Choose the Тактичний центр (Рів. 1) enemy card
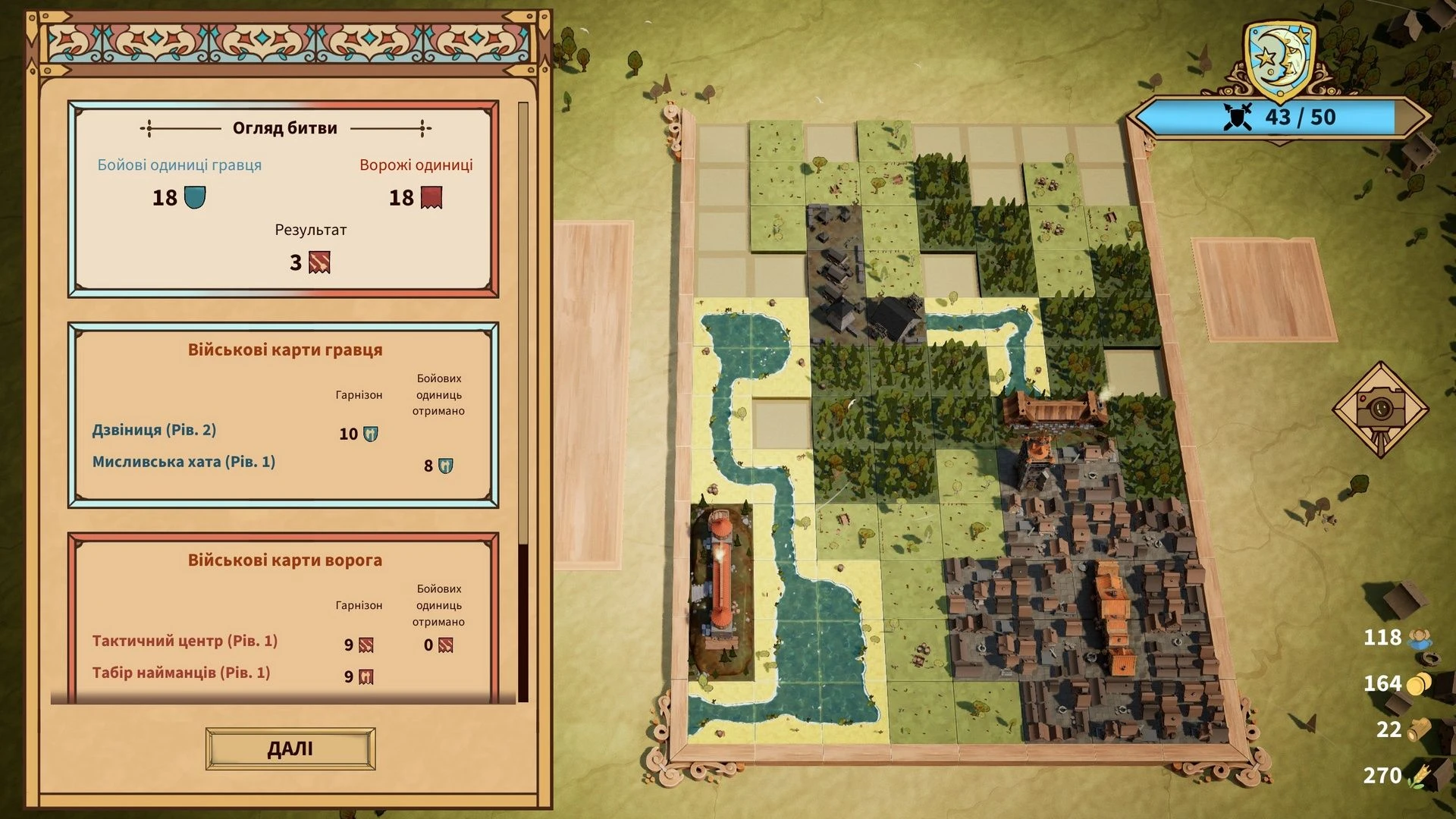Viewport: 1456px width, 819px height. tap(185, 642)
